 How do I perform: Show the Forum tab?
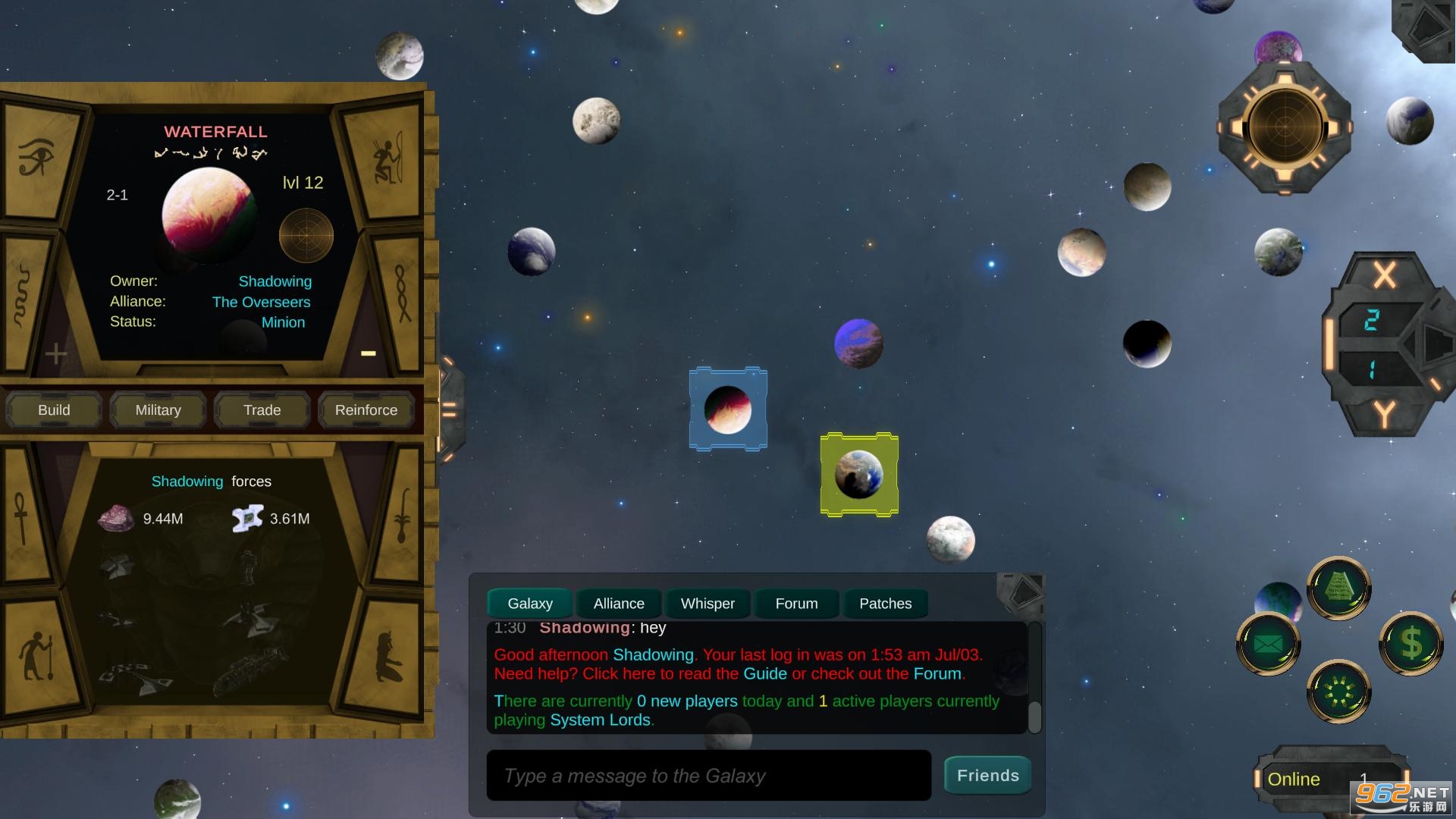[796, 604]
